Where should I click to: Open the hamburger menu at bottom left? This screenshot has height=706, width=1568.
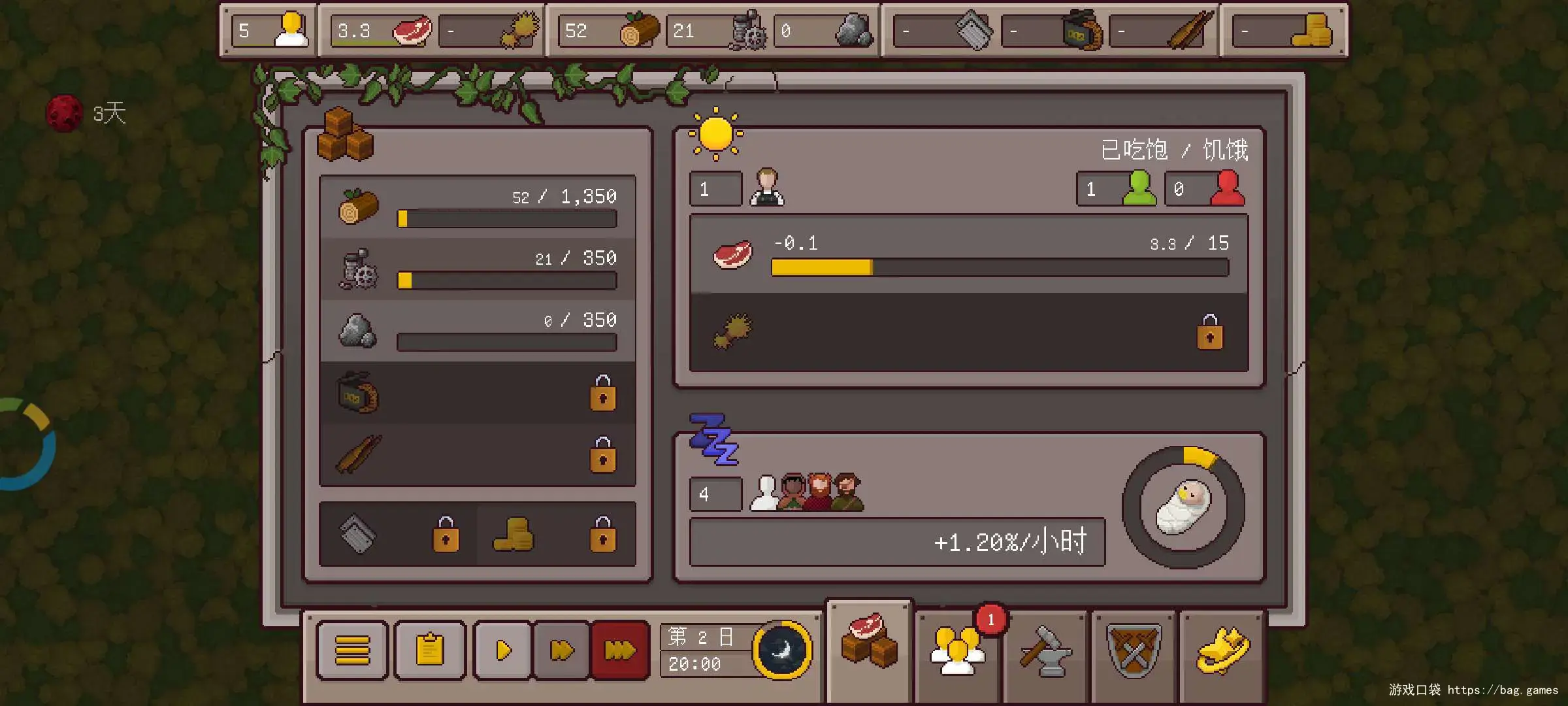(351, 650)
